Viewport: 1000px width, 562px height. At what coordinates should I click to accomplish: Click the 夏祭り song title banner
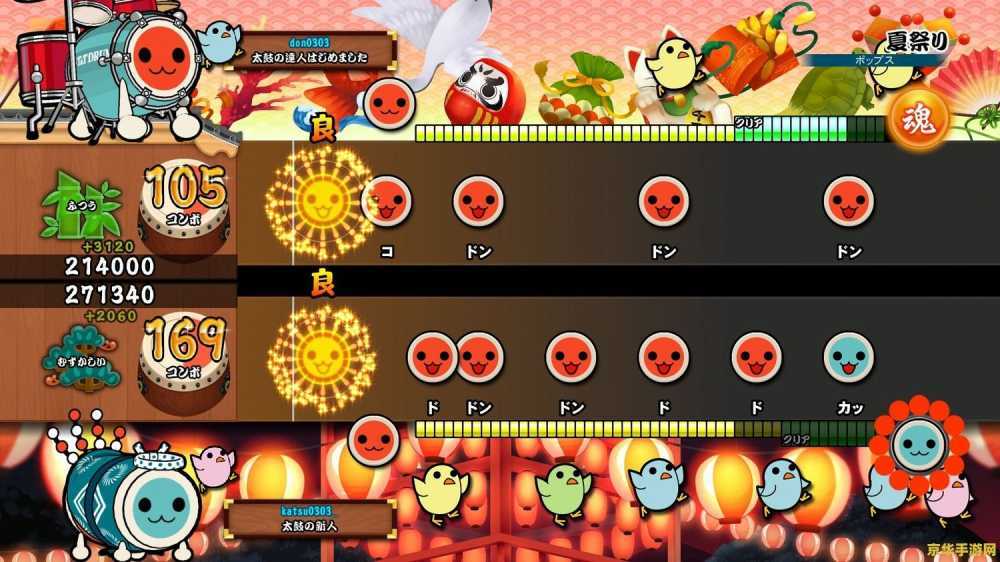point(910,43)
